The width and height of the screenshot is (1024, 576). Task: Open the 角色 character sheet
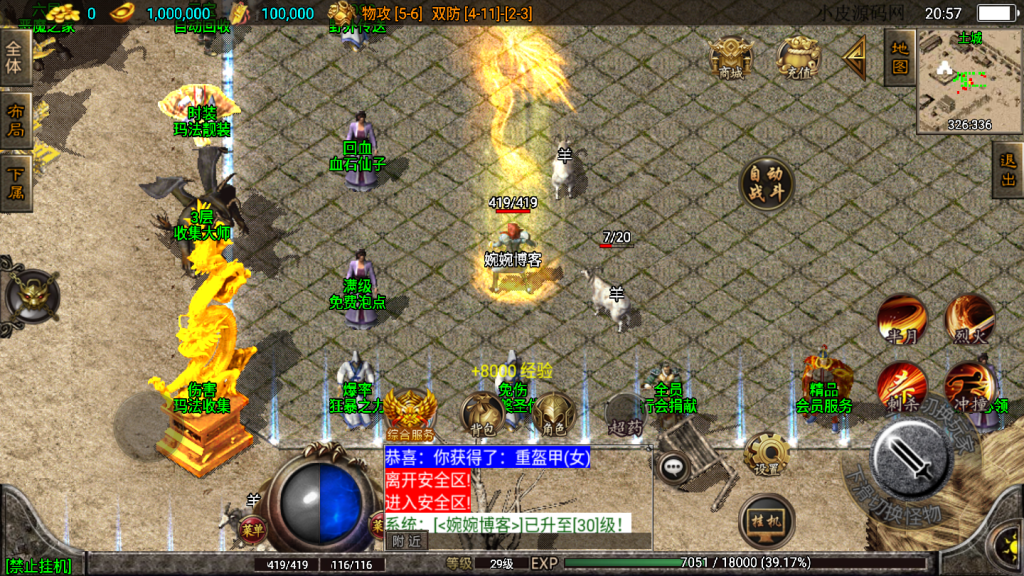[x=553, y=415]
